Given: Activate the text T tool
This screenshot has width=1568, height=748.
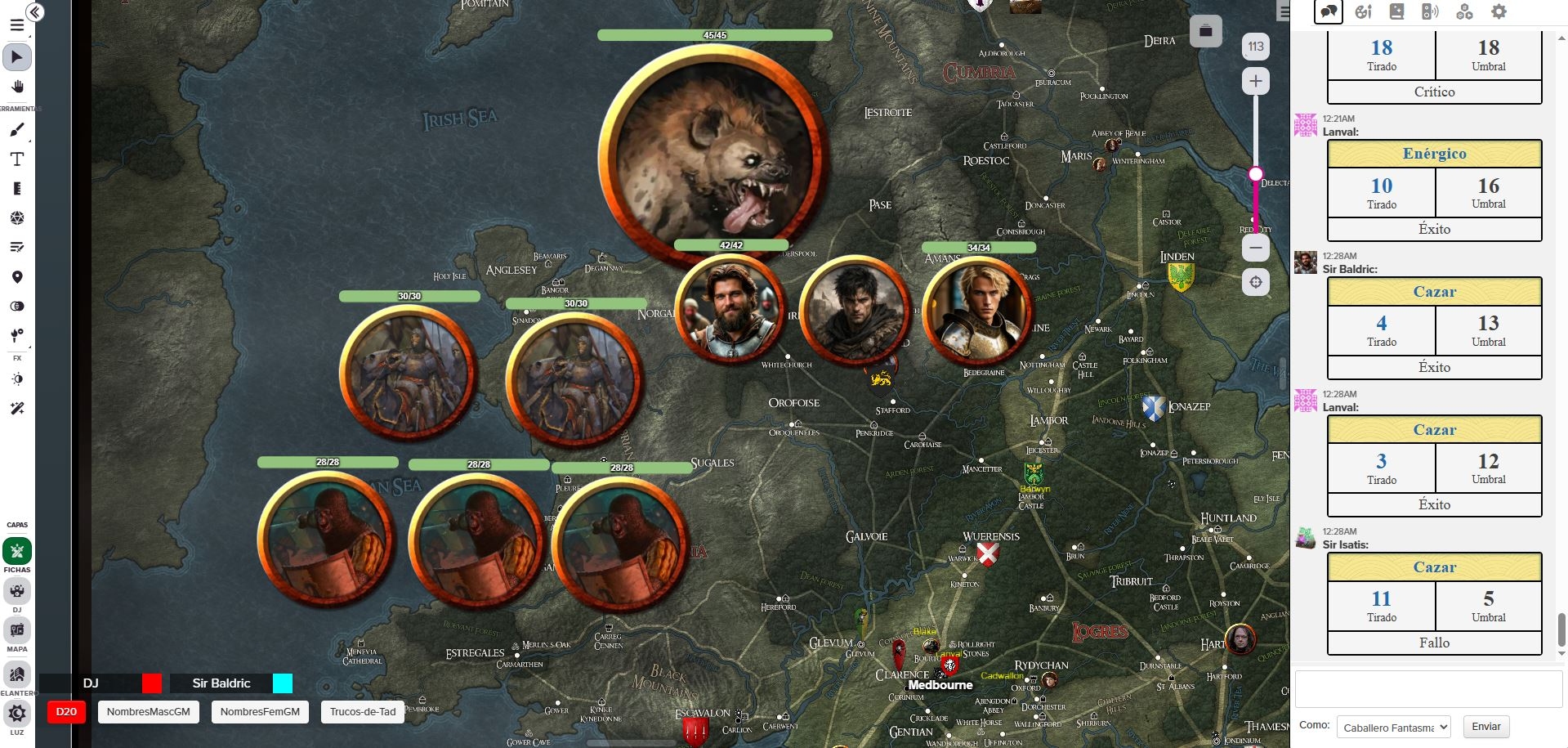Looking at the screenshot, I should [17, 159].
